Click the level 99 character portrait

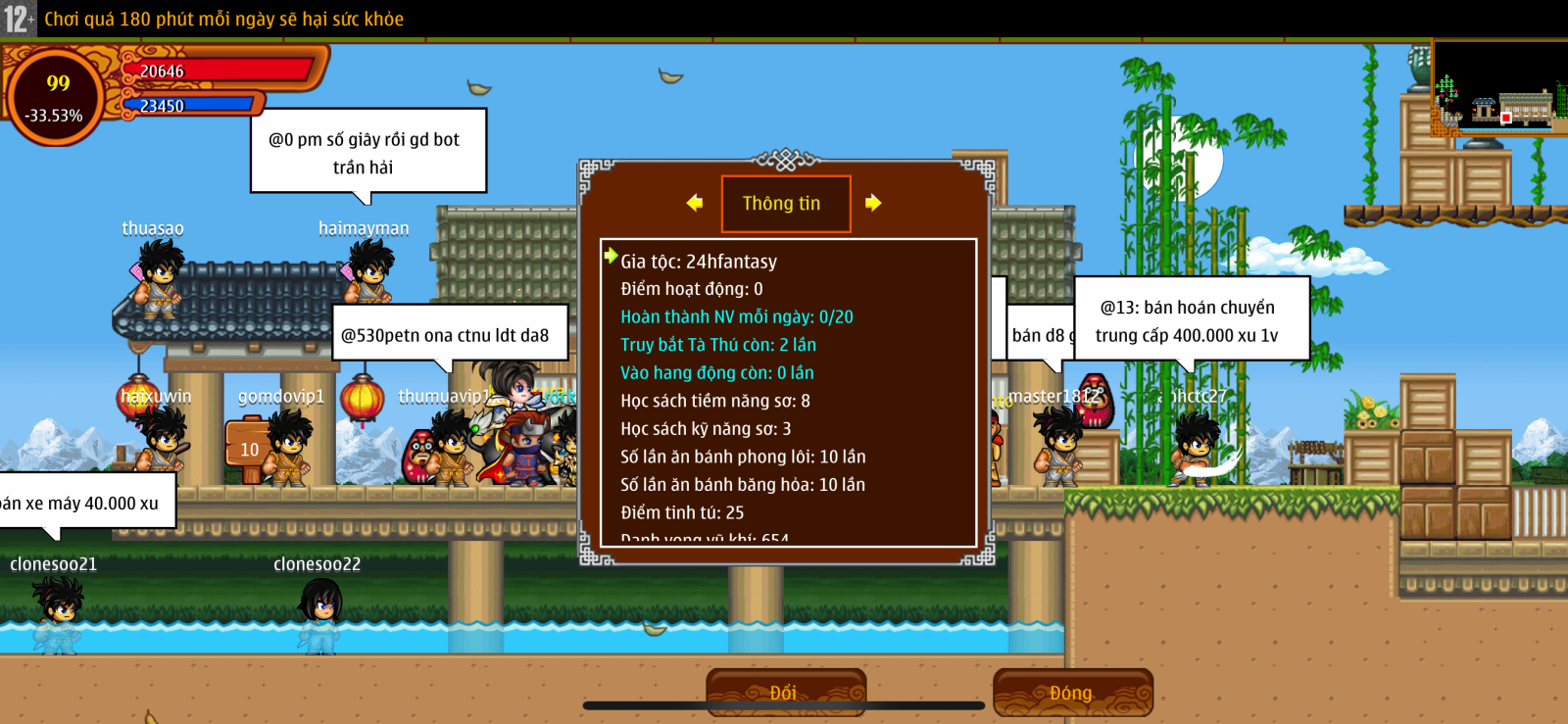point(56,96)
